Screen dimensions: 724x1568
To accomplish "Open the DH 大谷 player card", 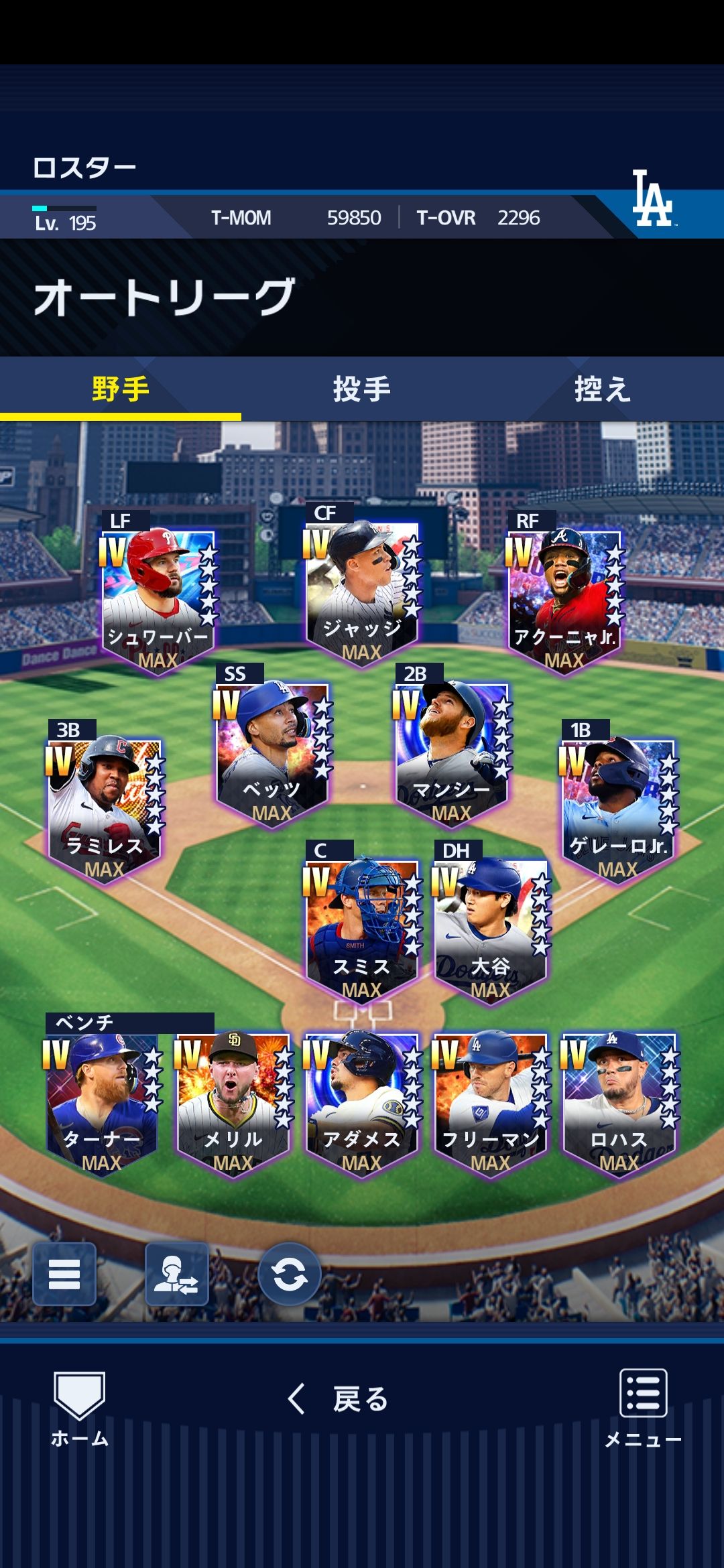I will tap(490, 928).
